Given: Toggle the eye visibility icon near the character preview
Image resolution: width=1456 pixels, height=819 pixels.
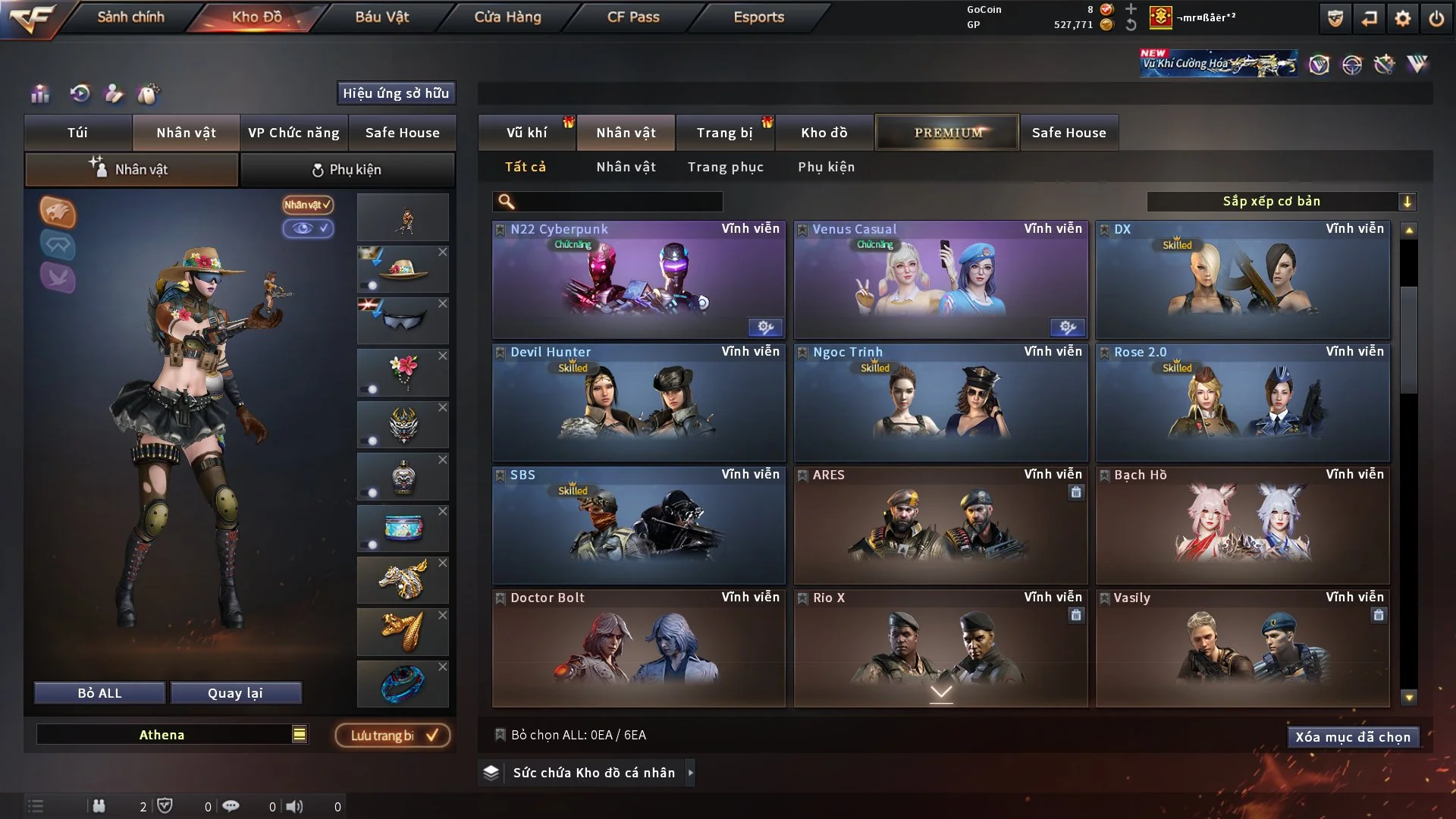Looking at the screenshot, I should tap(309, 229).
